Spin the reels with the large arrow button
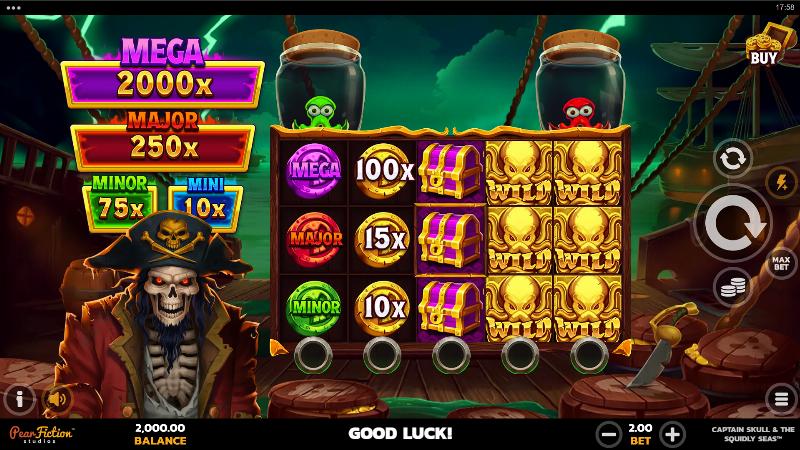Image resolution: width=800 pixels, height=450 pixels. pos(733,223)
